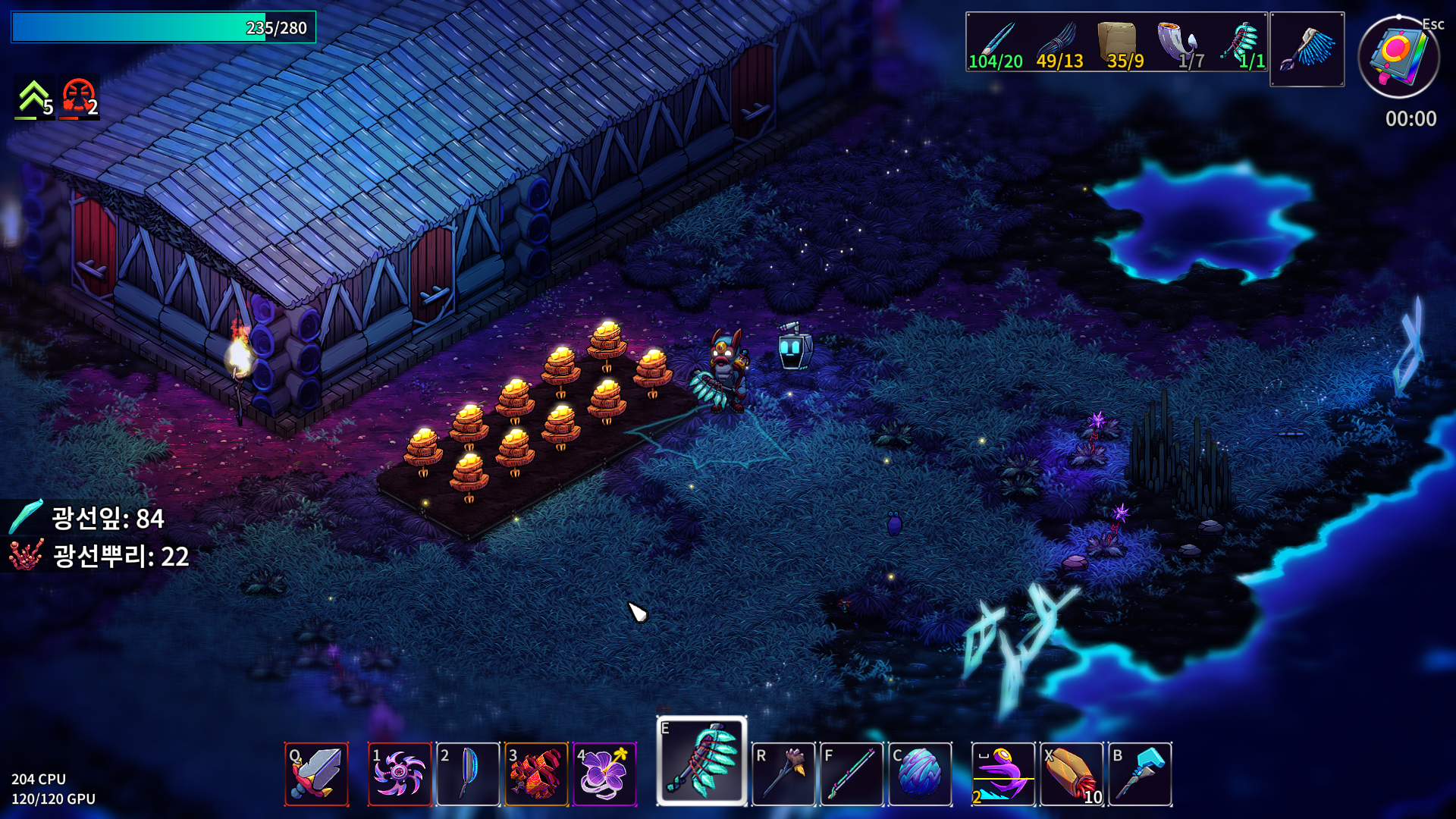Select the fiber bundle ingredient 49/13
Screen dimensions: 1456x819
1058,43
